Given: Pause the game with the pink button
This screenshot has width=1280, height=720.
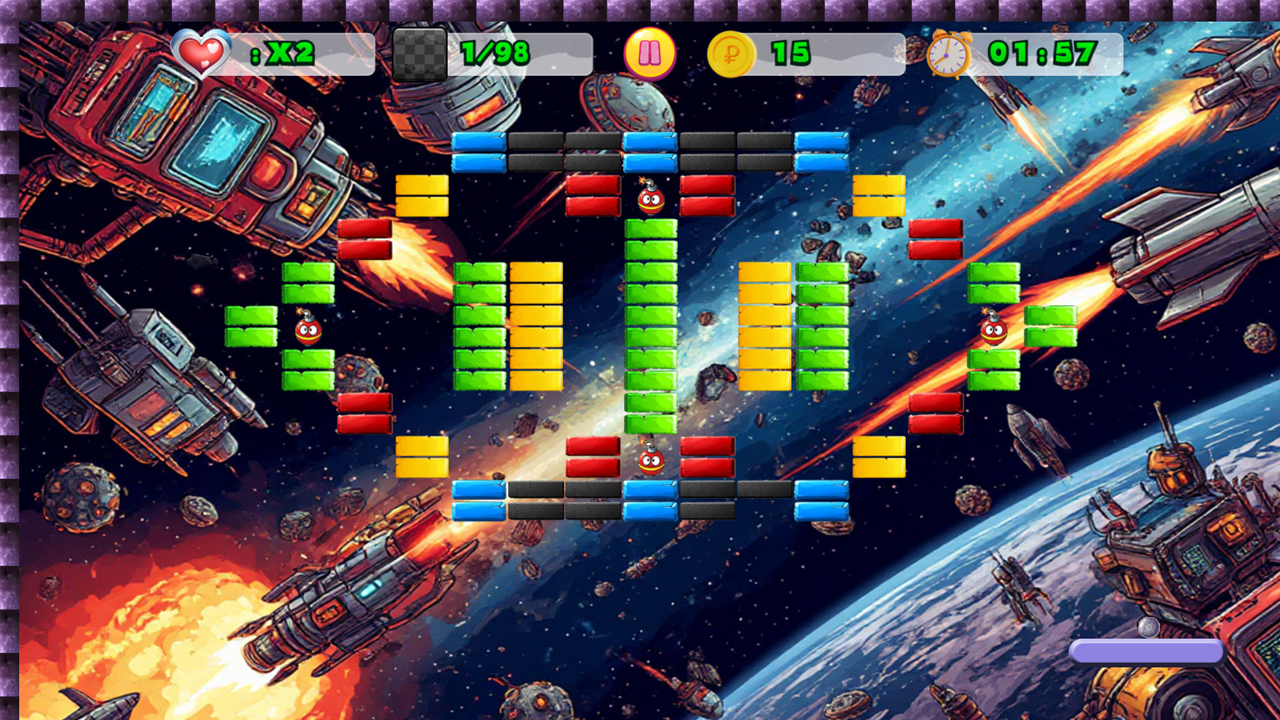Looking at the screenshot, I should coord(650,53).
